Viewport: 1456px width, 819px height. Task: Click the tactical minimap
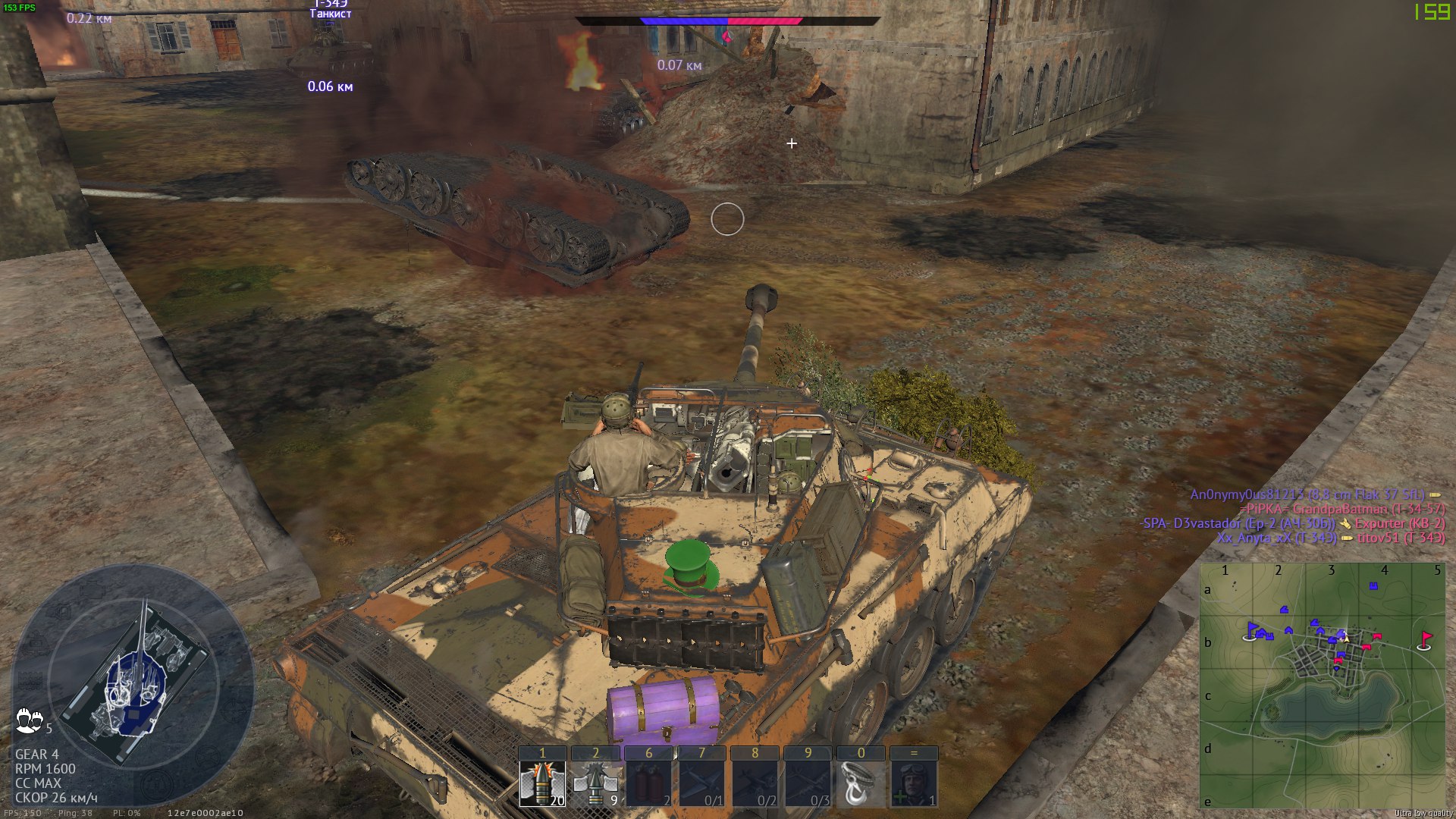1322,686
